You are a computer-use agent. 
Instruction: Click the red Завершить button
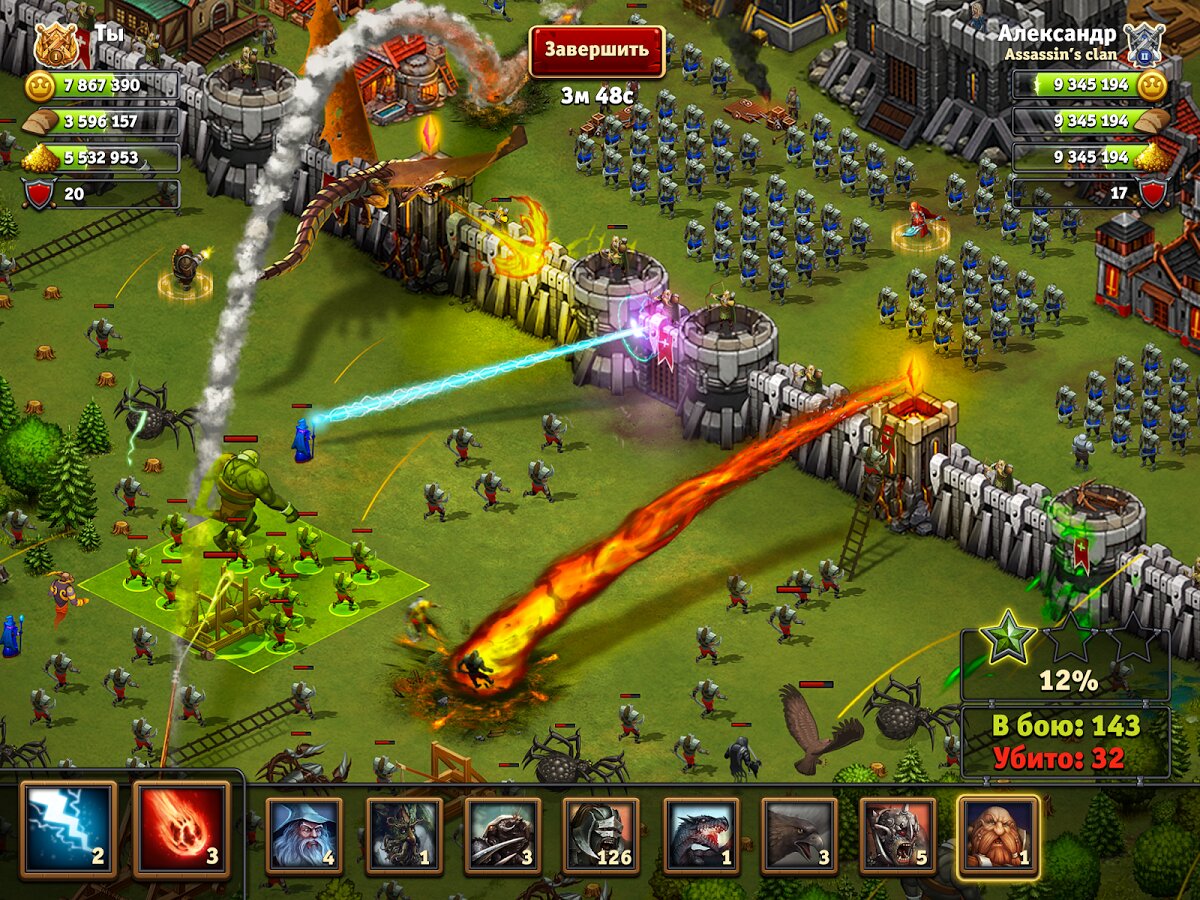pos(596,50)
